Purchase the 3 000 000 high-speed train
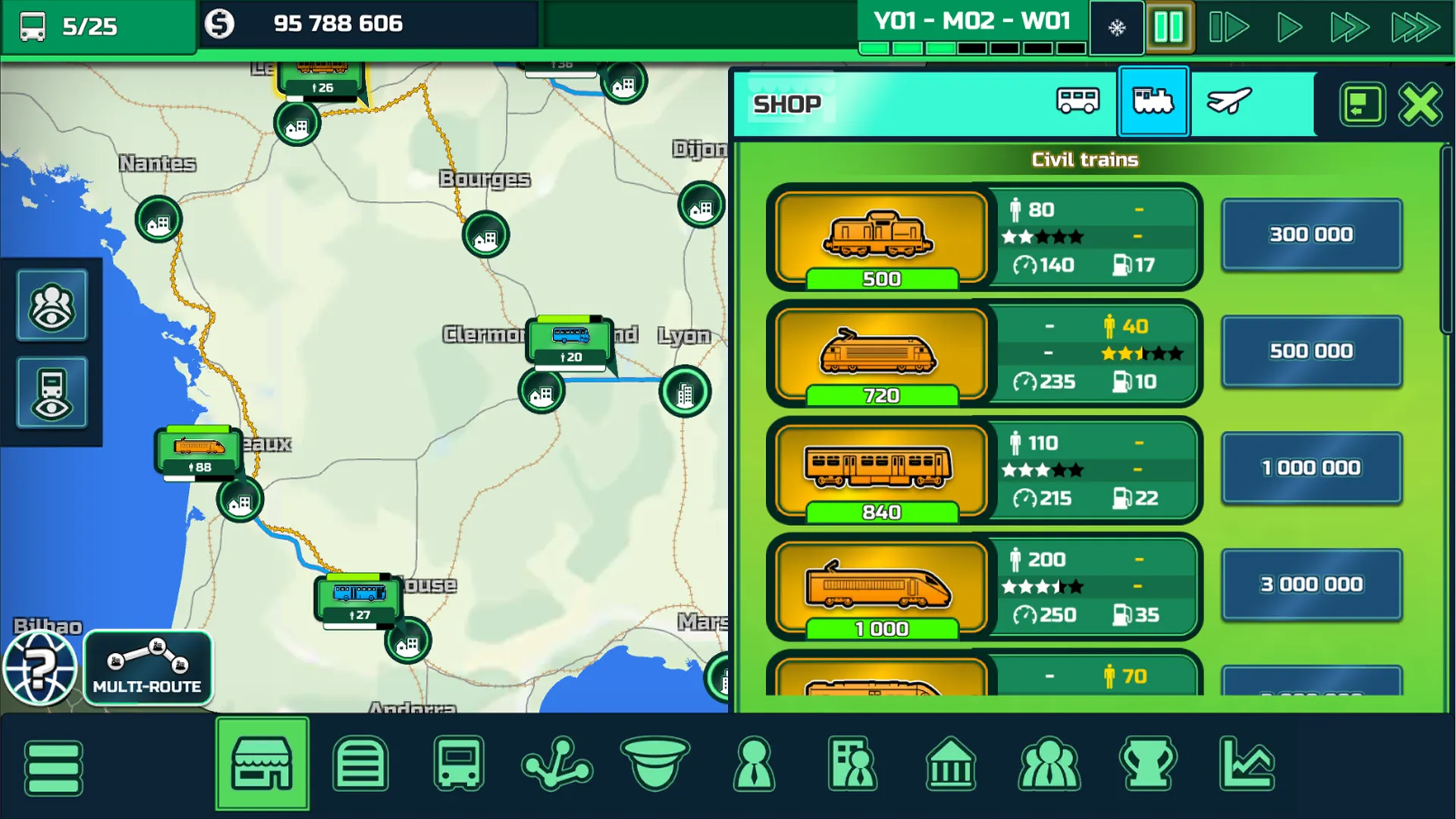 1311,585
